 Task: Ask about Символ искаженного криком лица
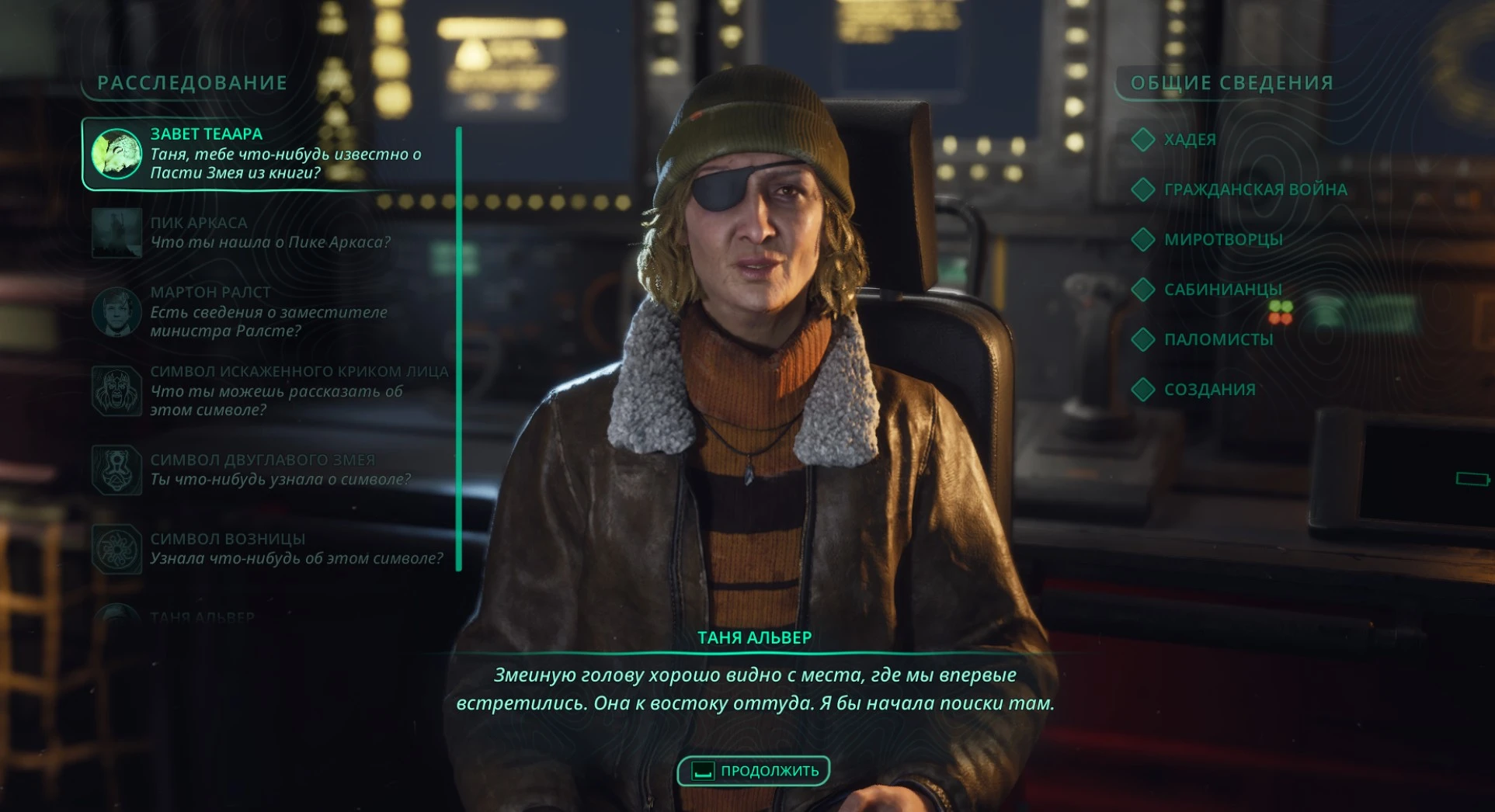272,390
